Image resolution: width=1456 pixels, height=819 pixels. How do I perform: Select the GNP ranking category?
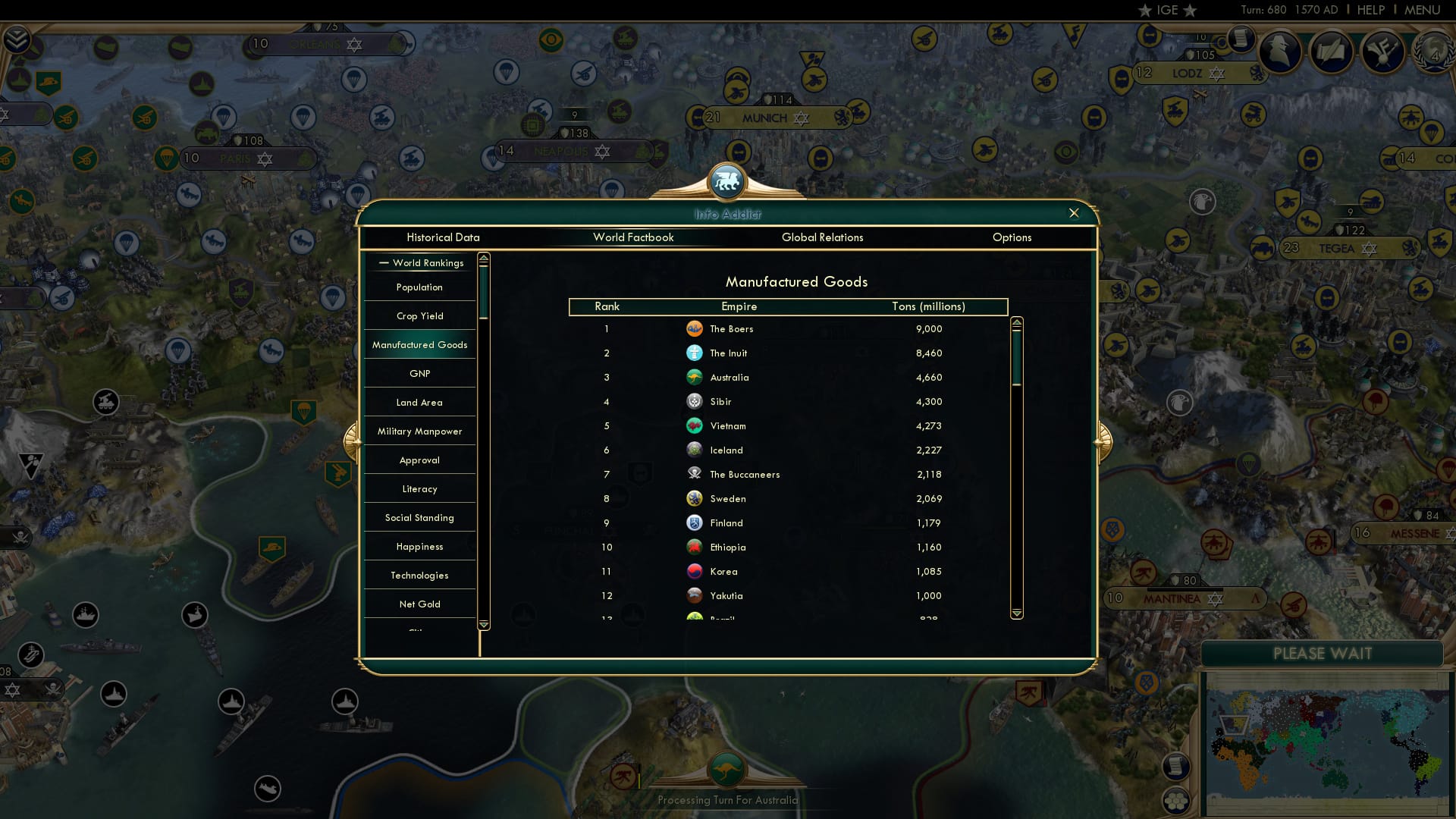[x=419, y=373]
